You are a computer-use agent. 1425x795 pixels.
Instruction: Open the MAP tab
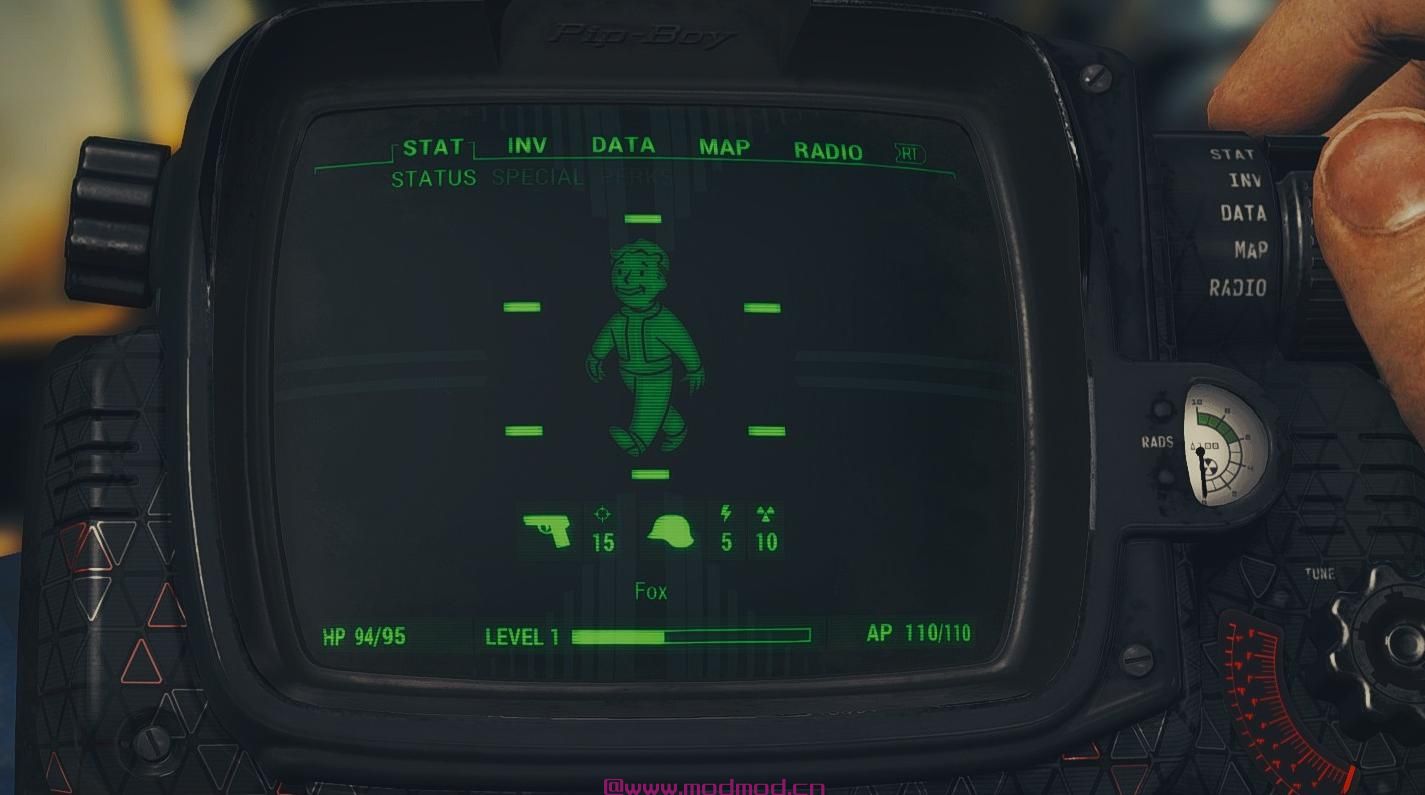coord(723,148)
